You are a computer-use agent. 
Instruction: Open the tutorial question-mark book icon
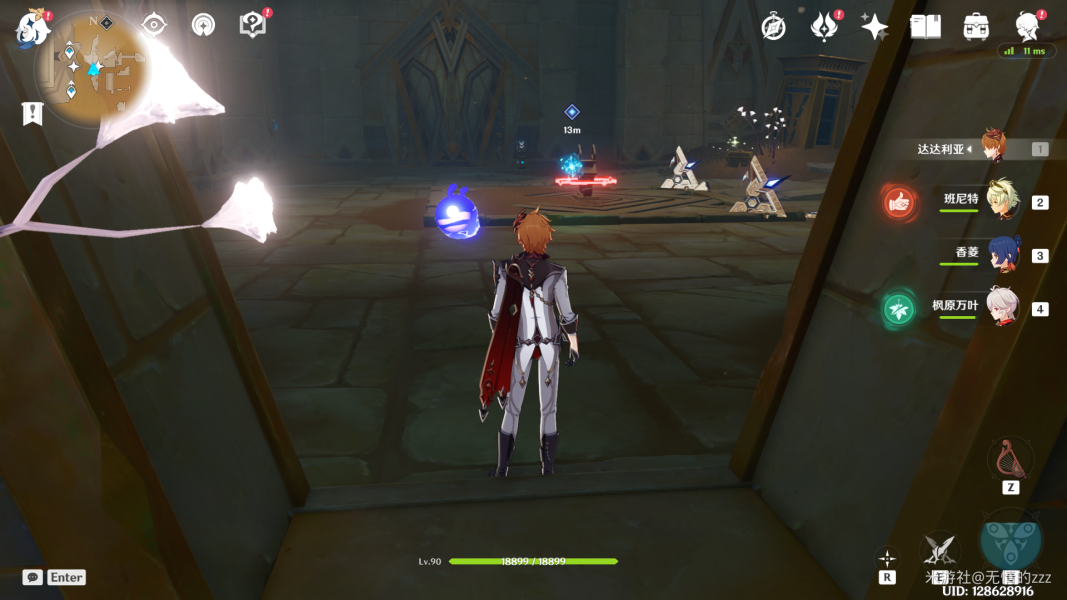point(253,25)
